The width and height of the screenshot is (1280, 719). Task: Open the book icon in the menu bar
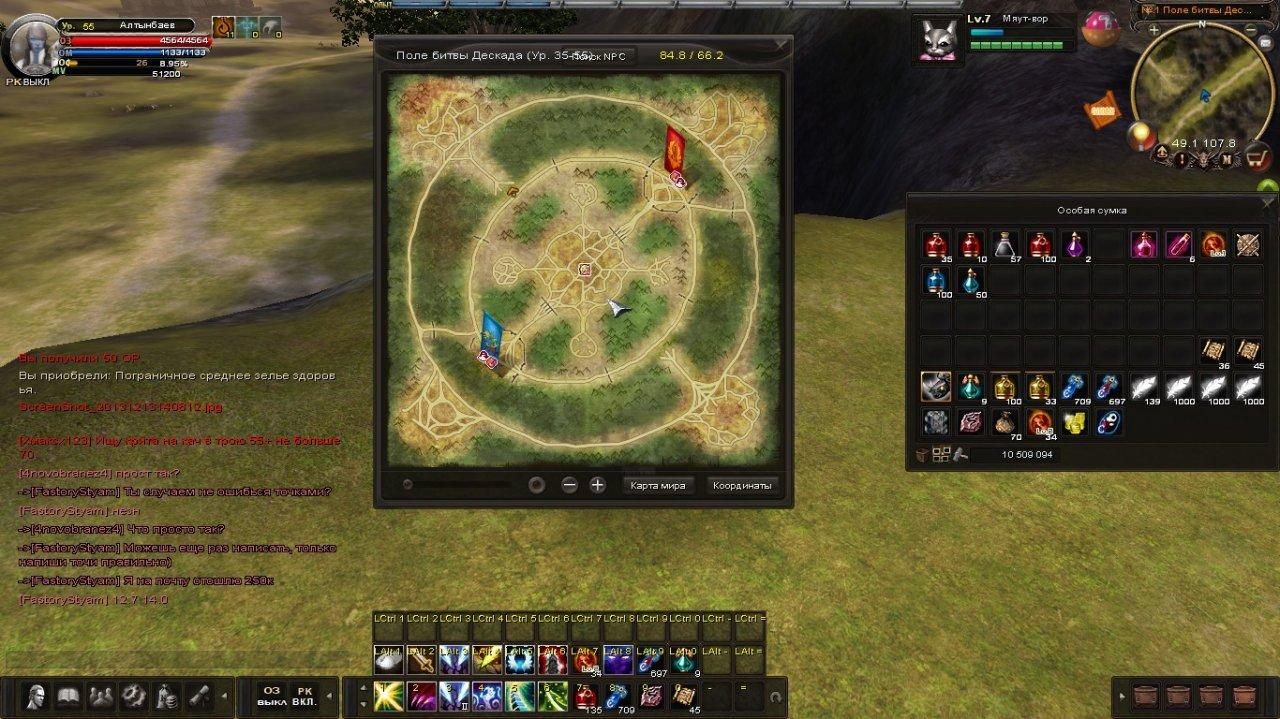pos(68,694)
